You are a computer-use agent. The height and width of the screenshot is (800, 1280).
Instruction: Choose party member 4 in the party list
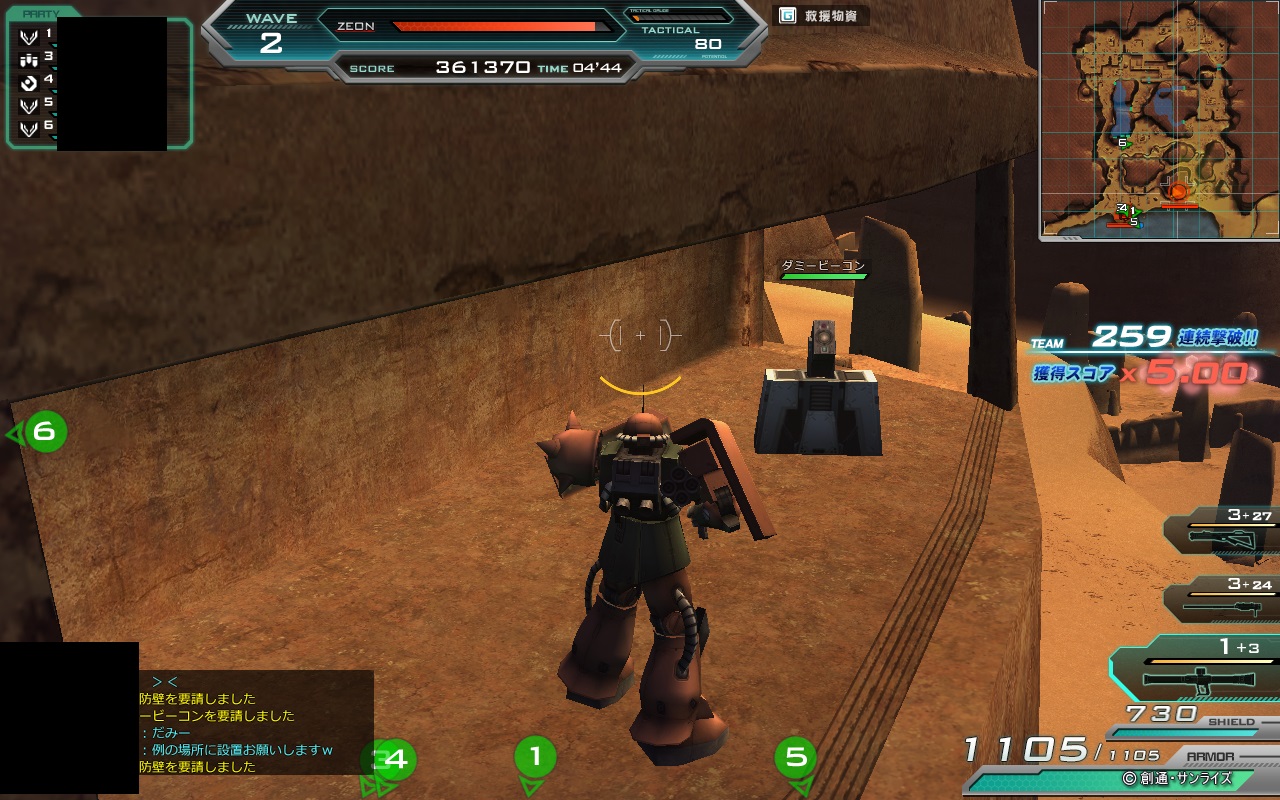coord(36,80)
